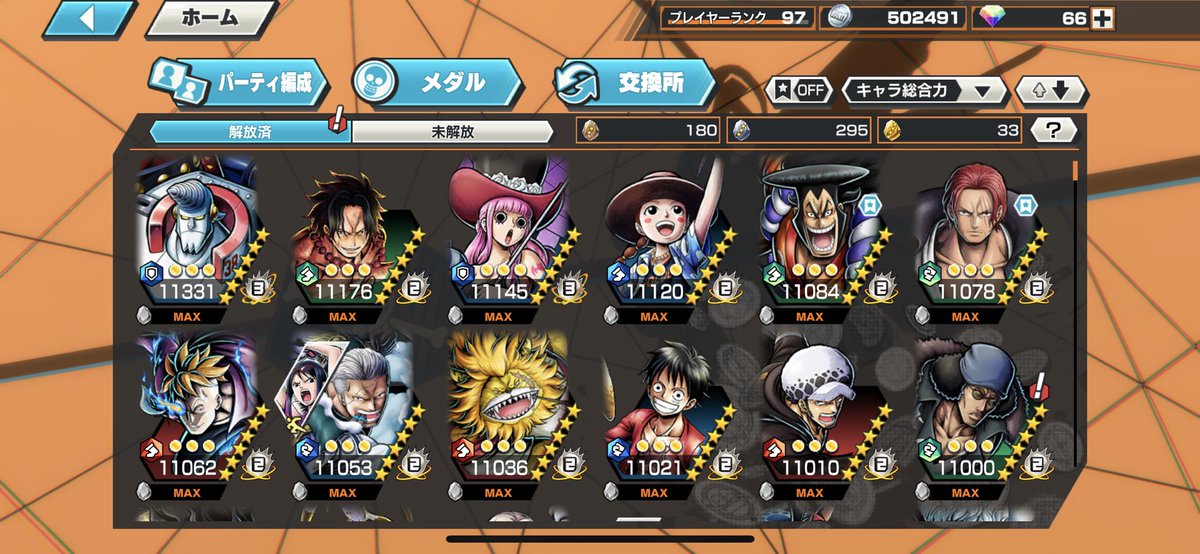
Task: Return to ホーム screen
Action: point(209,18)
